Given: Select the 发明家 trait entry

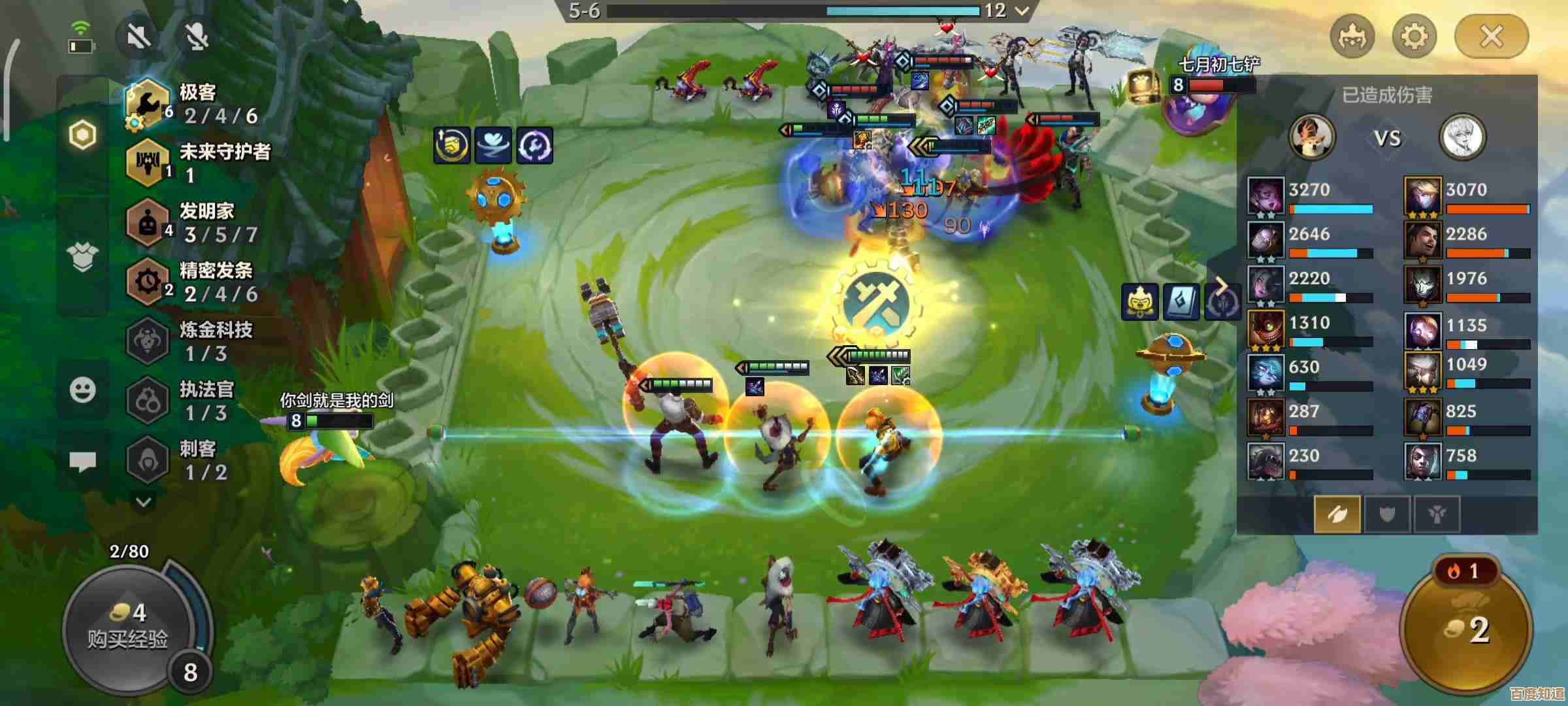Looking at the screenshot, I should point(196,223).
